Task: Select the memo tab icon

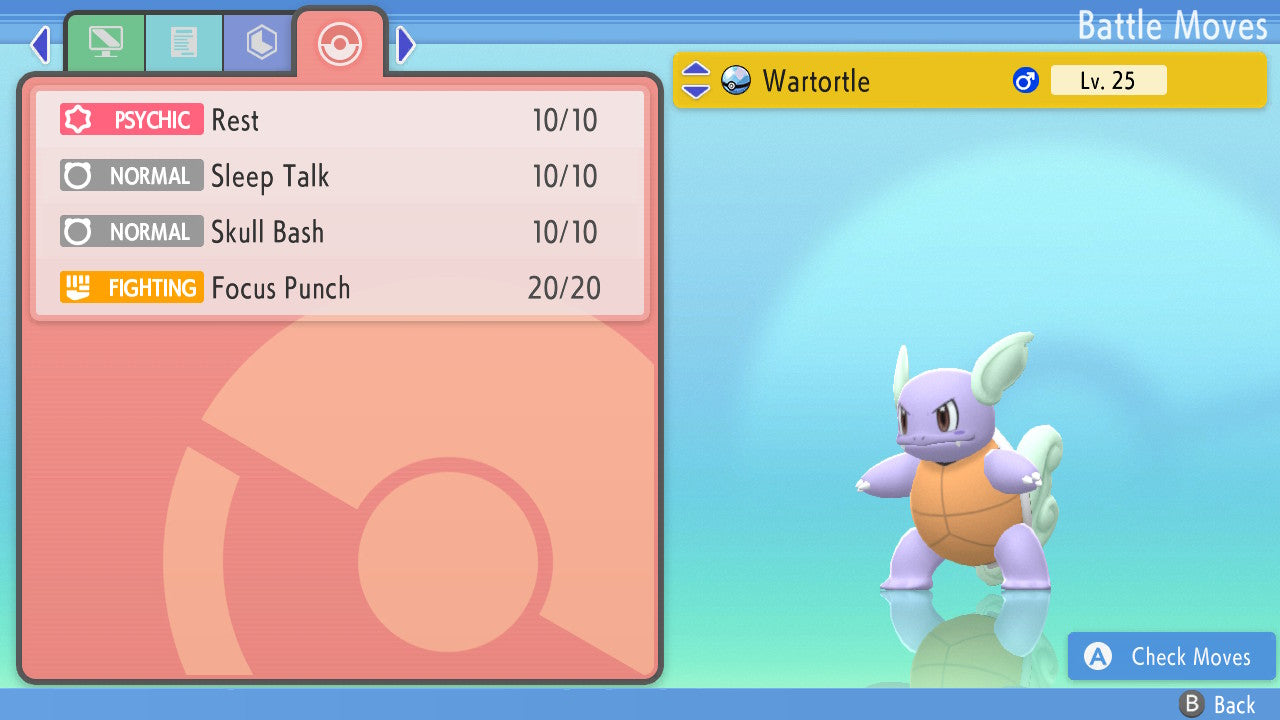Action: [x=184, y=42]
